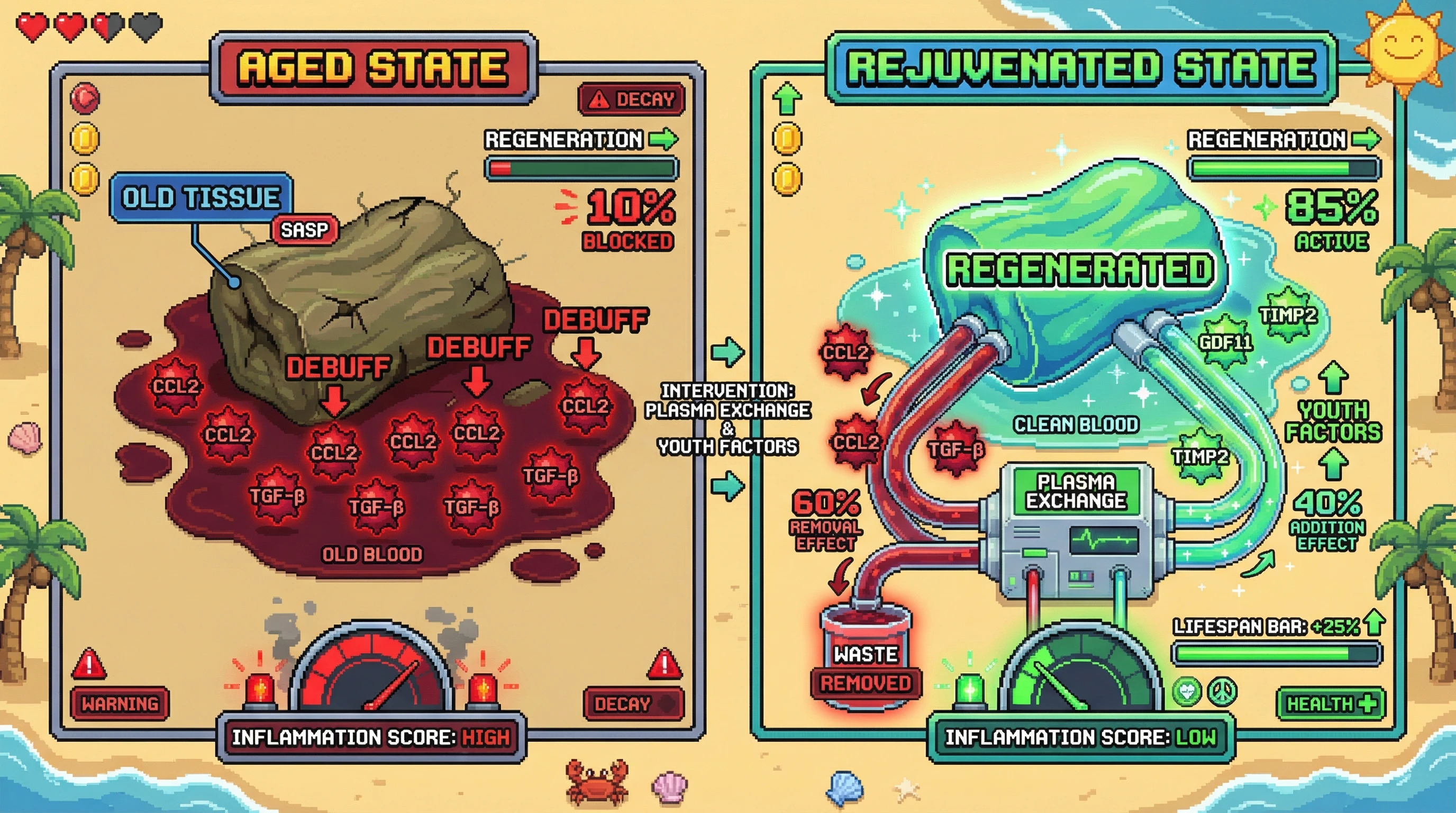This screenshot has height=813, width=1456.
Task: Open the AGED STATE title banner
Action: pyautogui.click(x=373, y=68)
